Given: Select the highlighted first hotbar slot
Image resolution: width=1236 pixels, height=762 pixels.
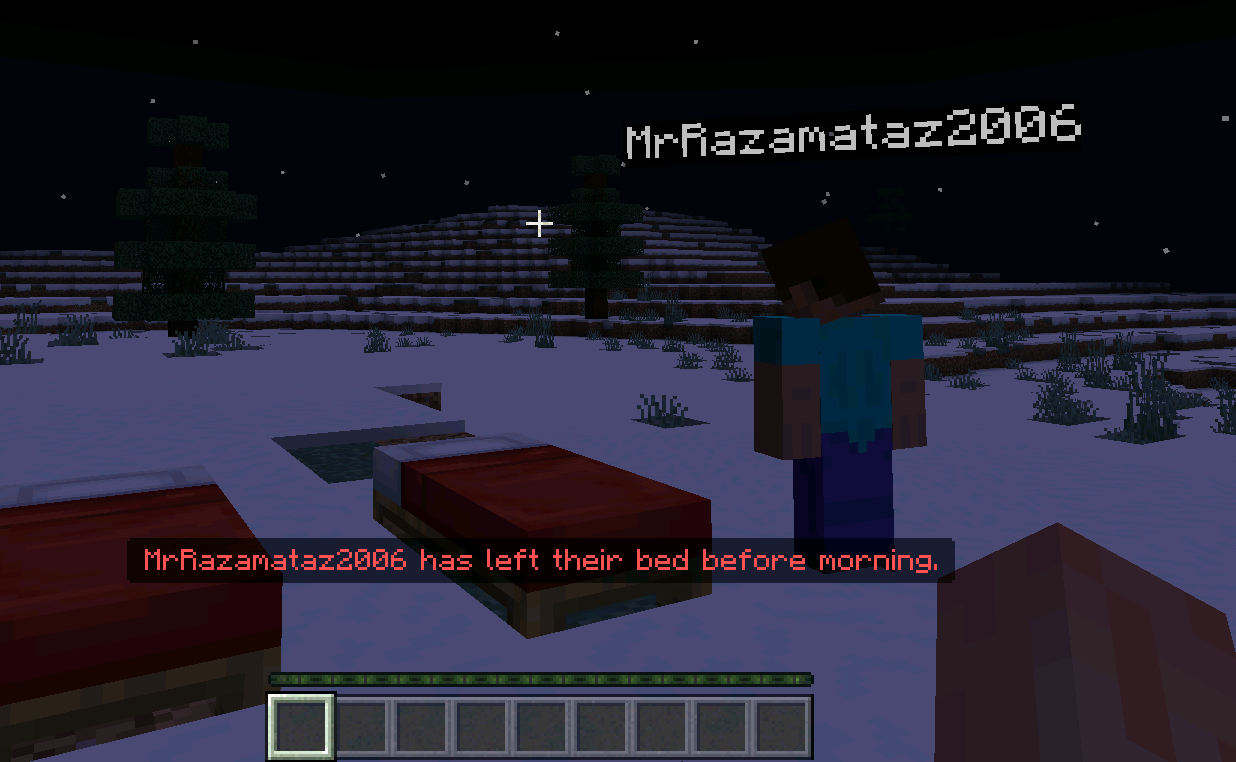Looking at the screenshot, I should (x=301, y=726).
